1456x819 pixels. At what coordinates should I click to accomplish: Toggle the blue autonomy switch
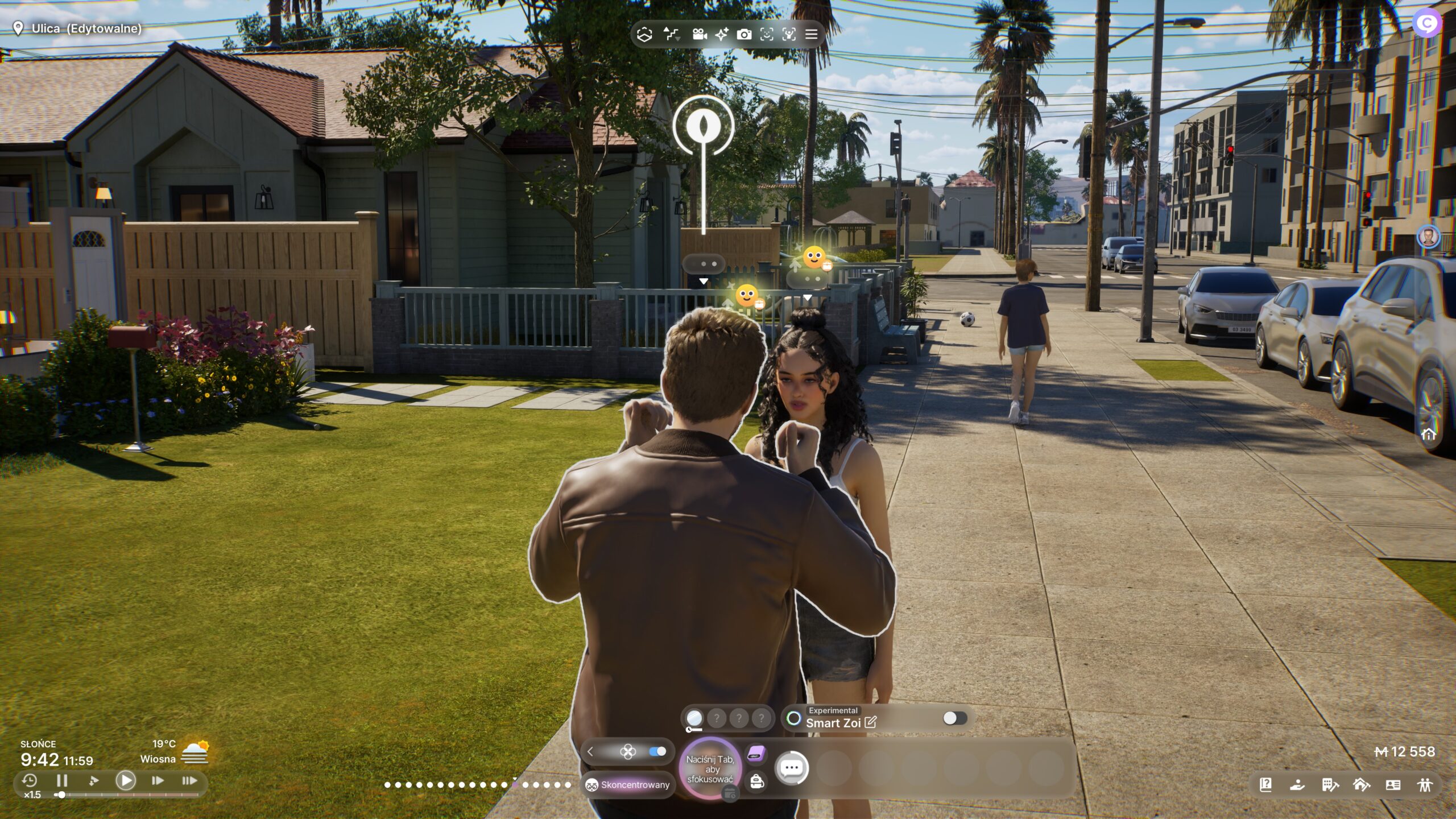[657, 751]
